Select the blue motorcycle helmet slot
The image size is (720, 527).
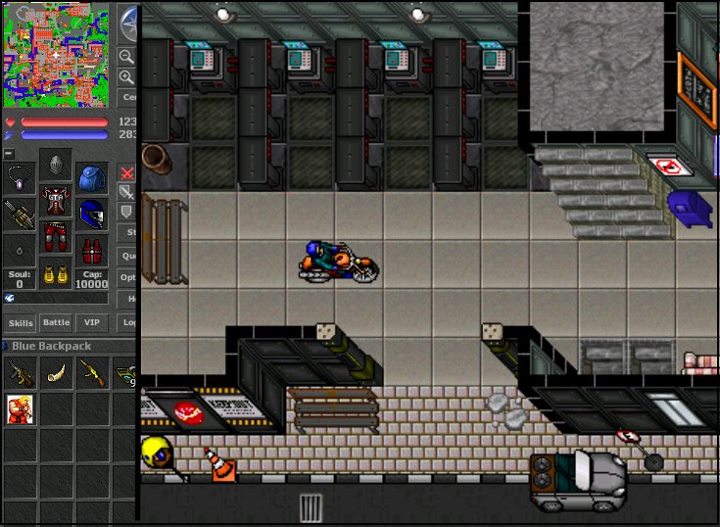click(x=92, y=214)
